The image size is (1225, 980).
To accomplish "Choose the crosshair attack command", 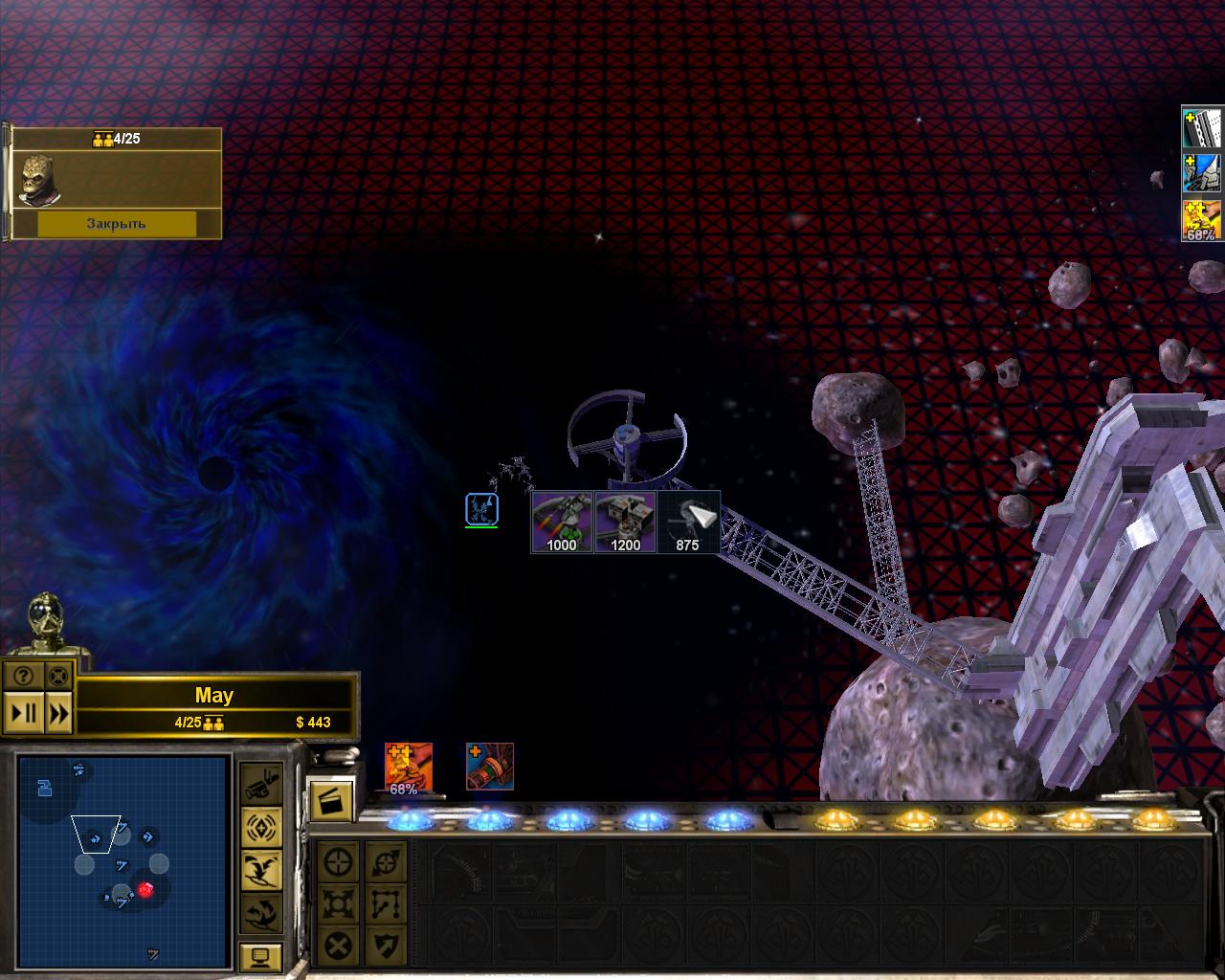I will 339,862.
